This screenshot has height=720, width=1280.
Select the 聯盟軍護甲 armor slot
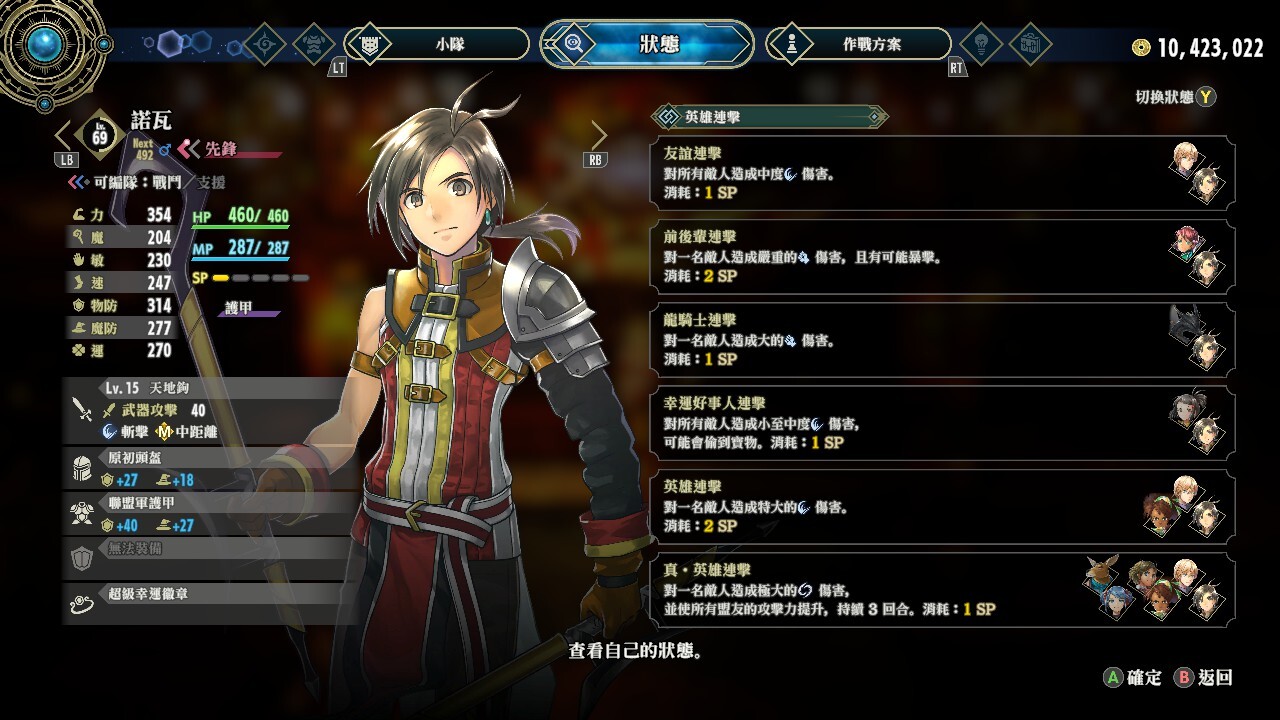tap(210, 513)
